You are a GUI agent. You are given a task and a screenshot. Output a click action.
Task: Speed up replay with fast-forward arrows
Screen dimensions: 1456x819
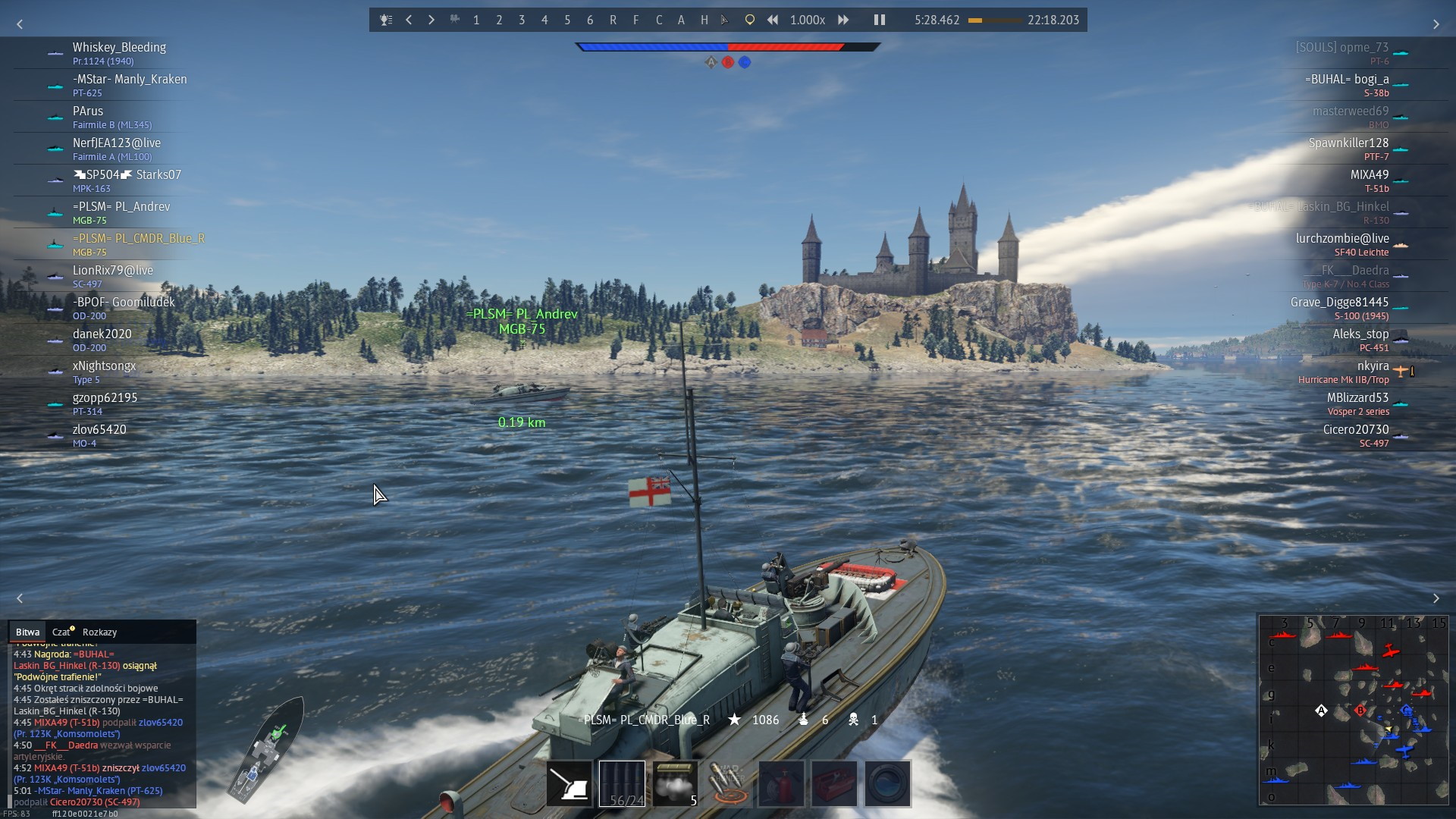(843, 20)
